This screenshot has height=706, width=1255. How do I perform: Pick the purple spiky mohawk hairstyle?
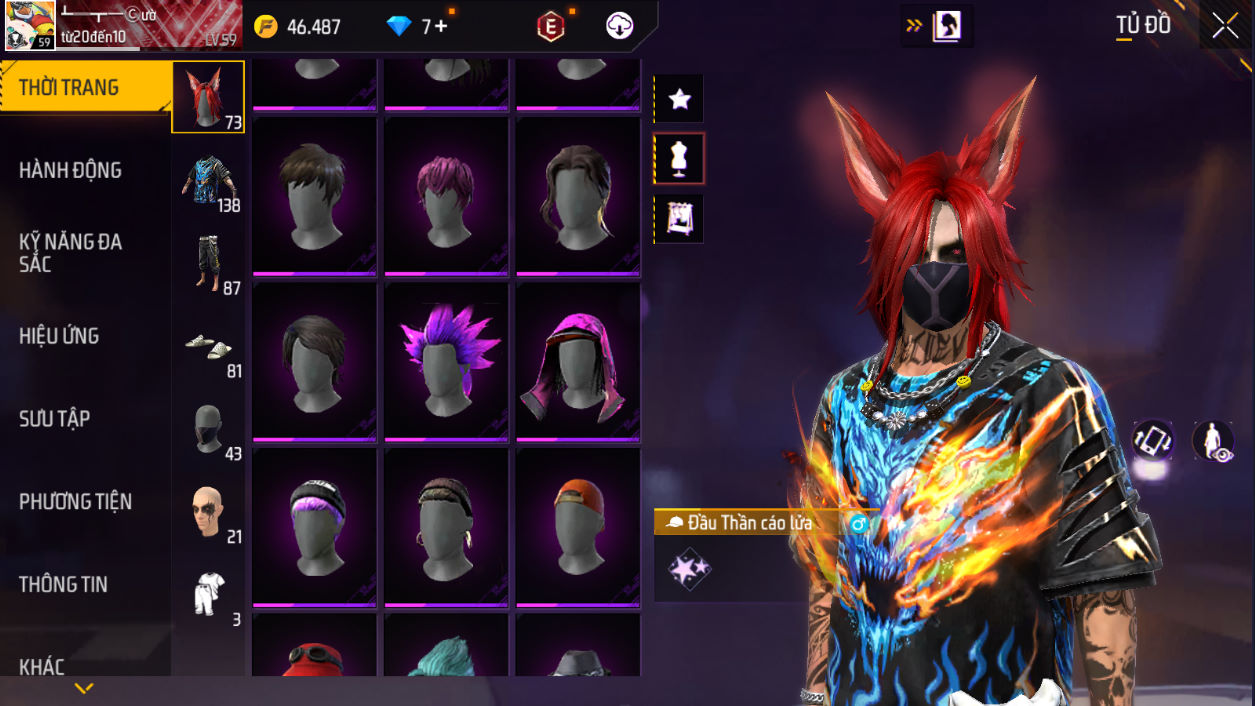coord(447,361)
